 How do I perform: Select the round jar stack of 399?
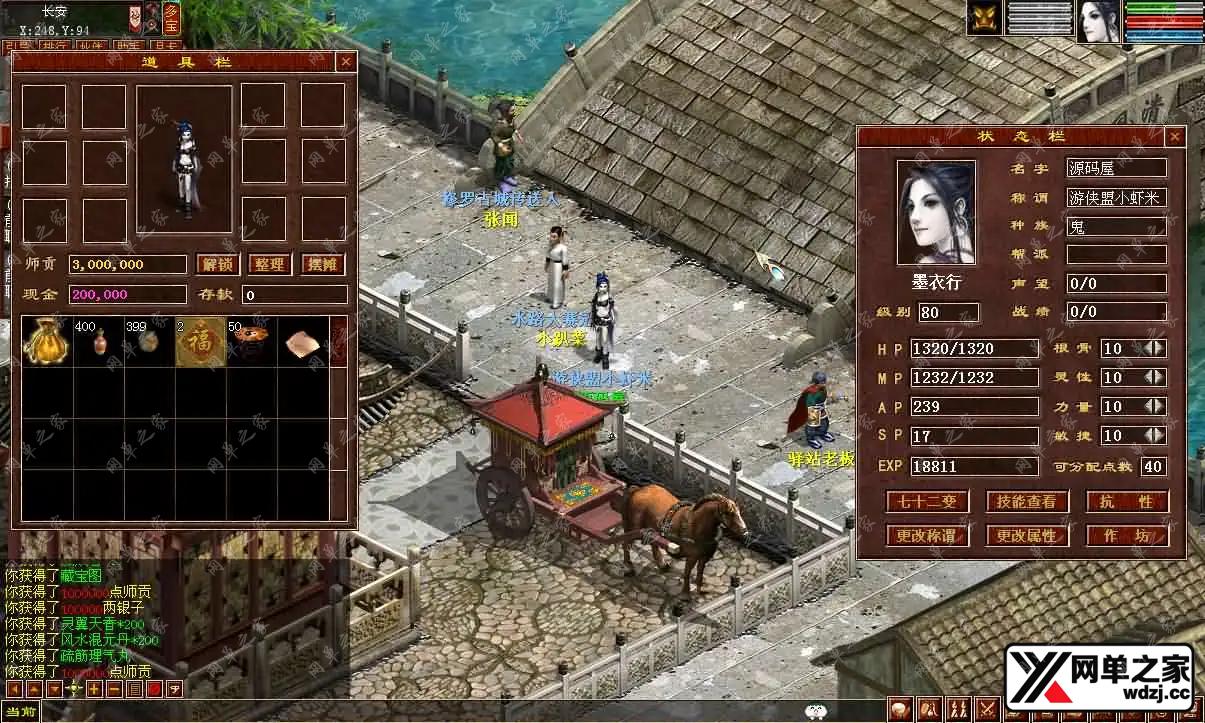(149, 341)
